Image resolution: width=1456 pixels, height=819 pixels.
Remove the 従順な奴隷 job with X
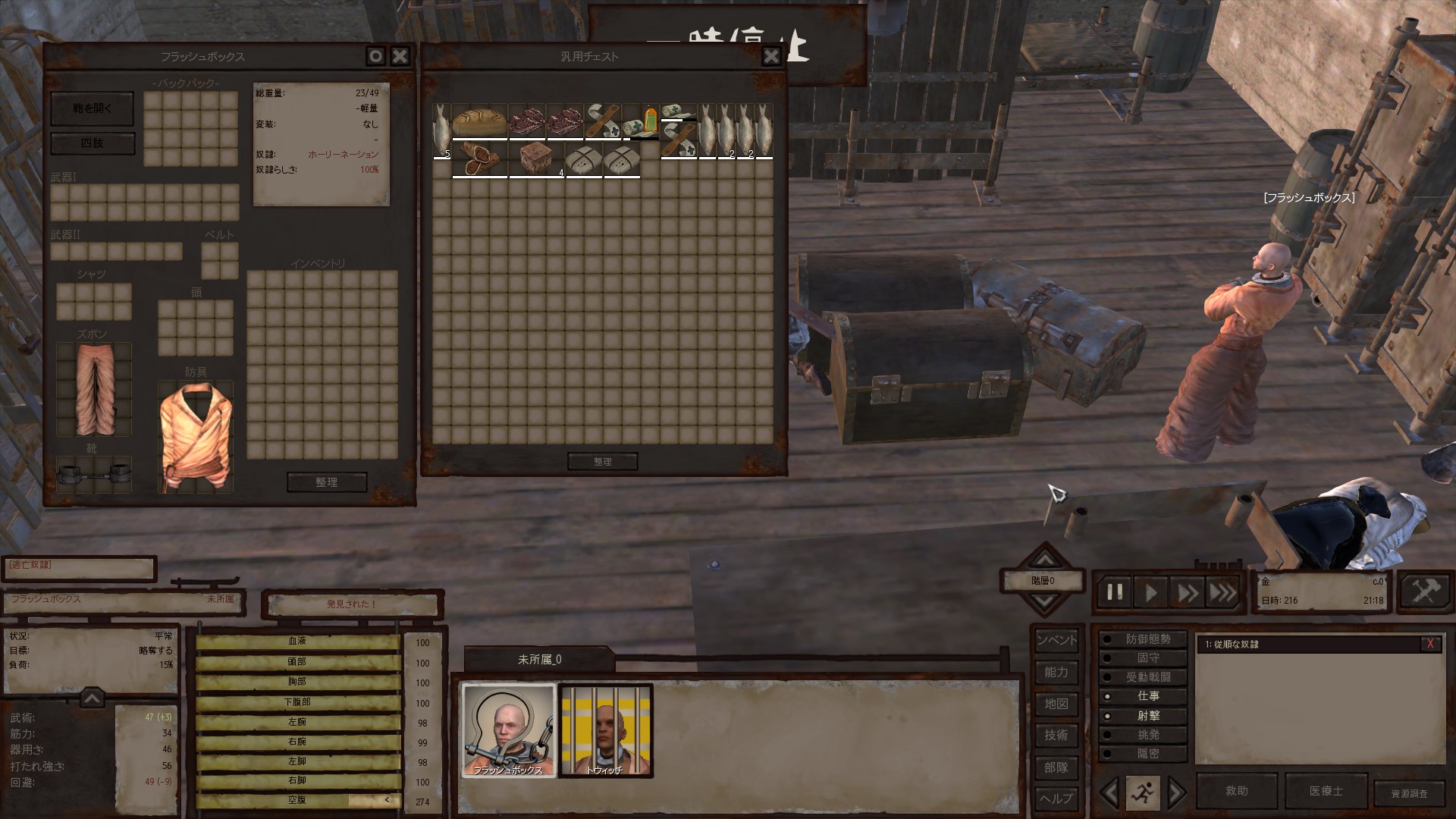click(x=1430, y=644)
